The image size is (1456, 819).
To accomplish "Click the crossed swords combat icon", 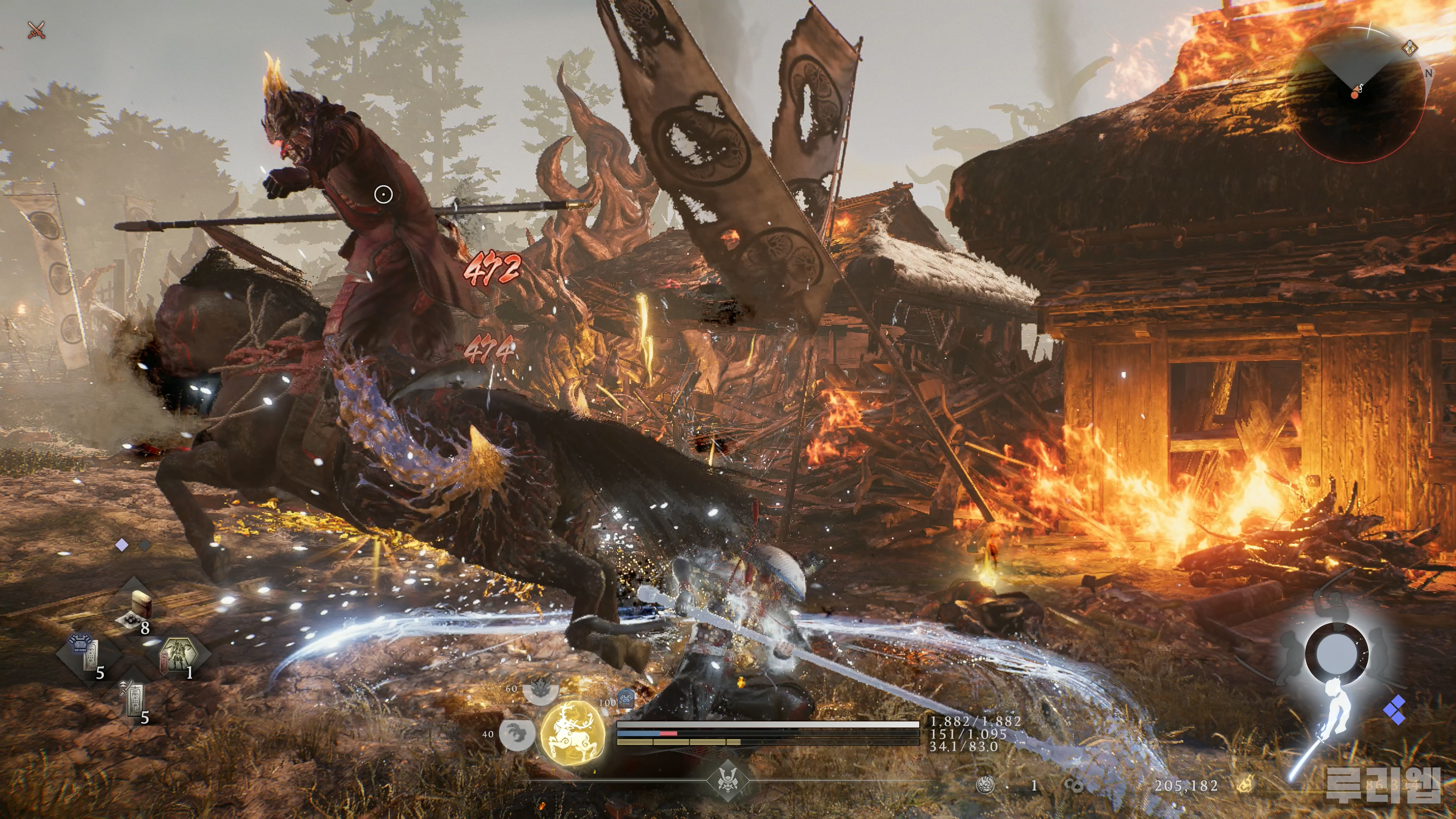I will [37, 30].
